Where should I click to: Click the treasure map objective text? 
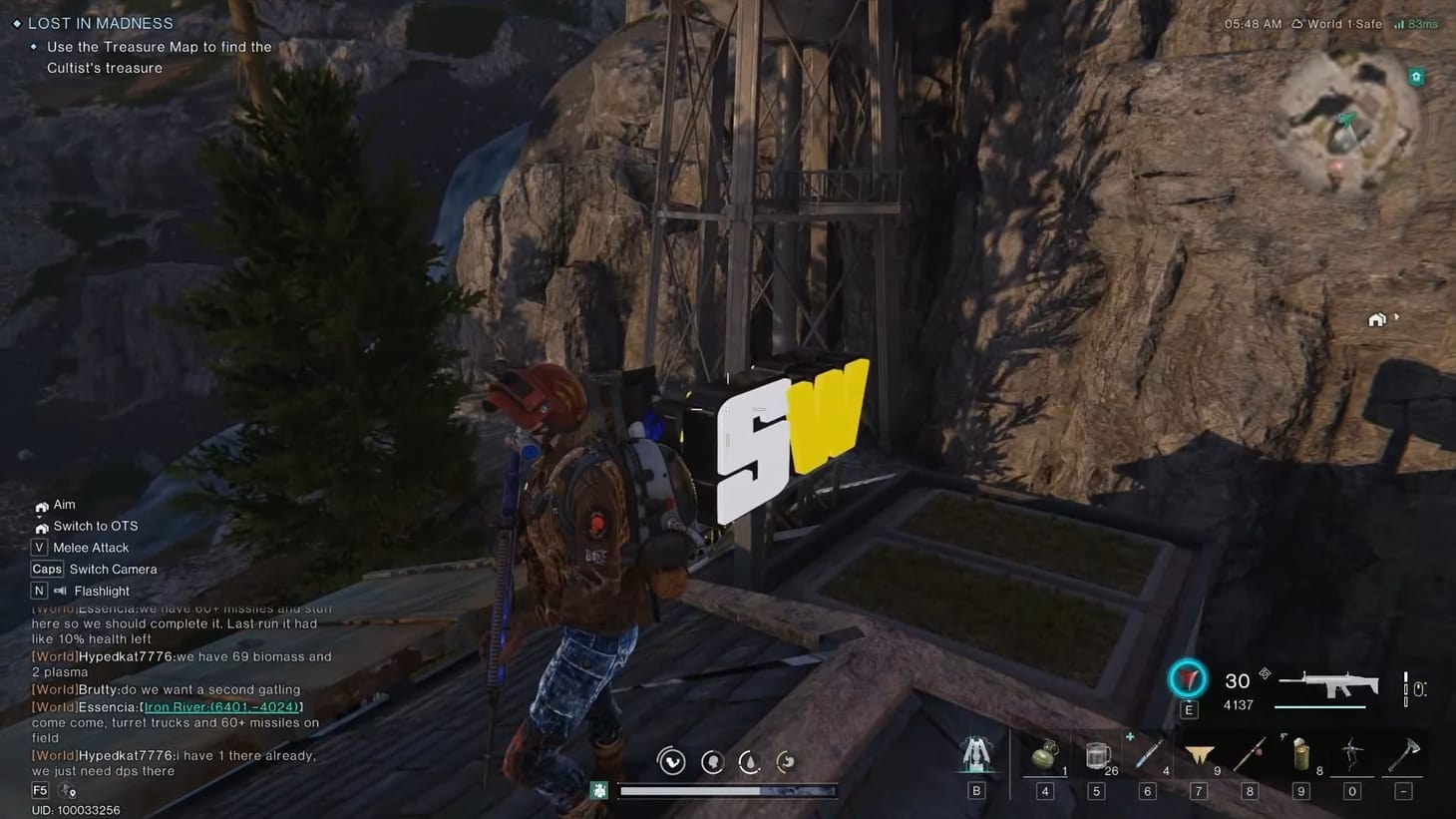pyautogui.click(x=160, y=57)
